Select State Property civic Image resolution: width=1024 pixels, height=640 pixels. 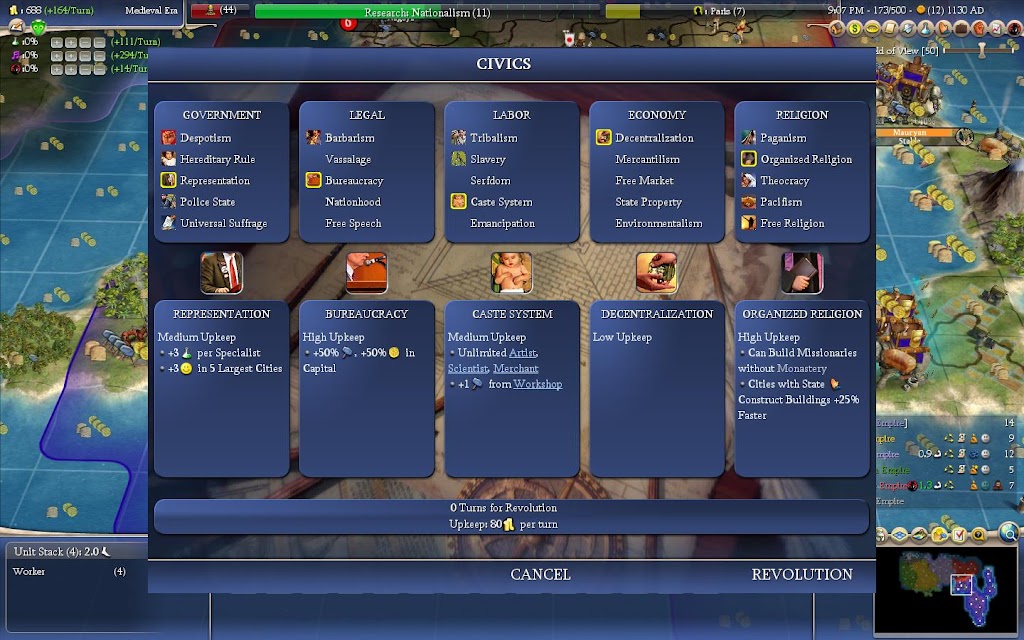click(x=648, y=202)
